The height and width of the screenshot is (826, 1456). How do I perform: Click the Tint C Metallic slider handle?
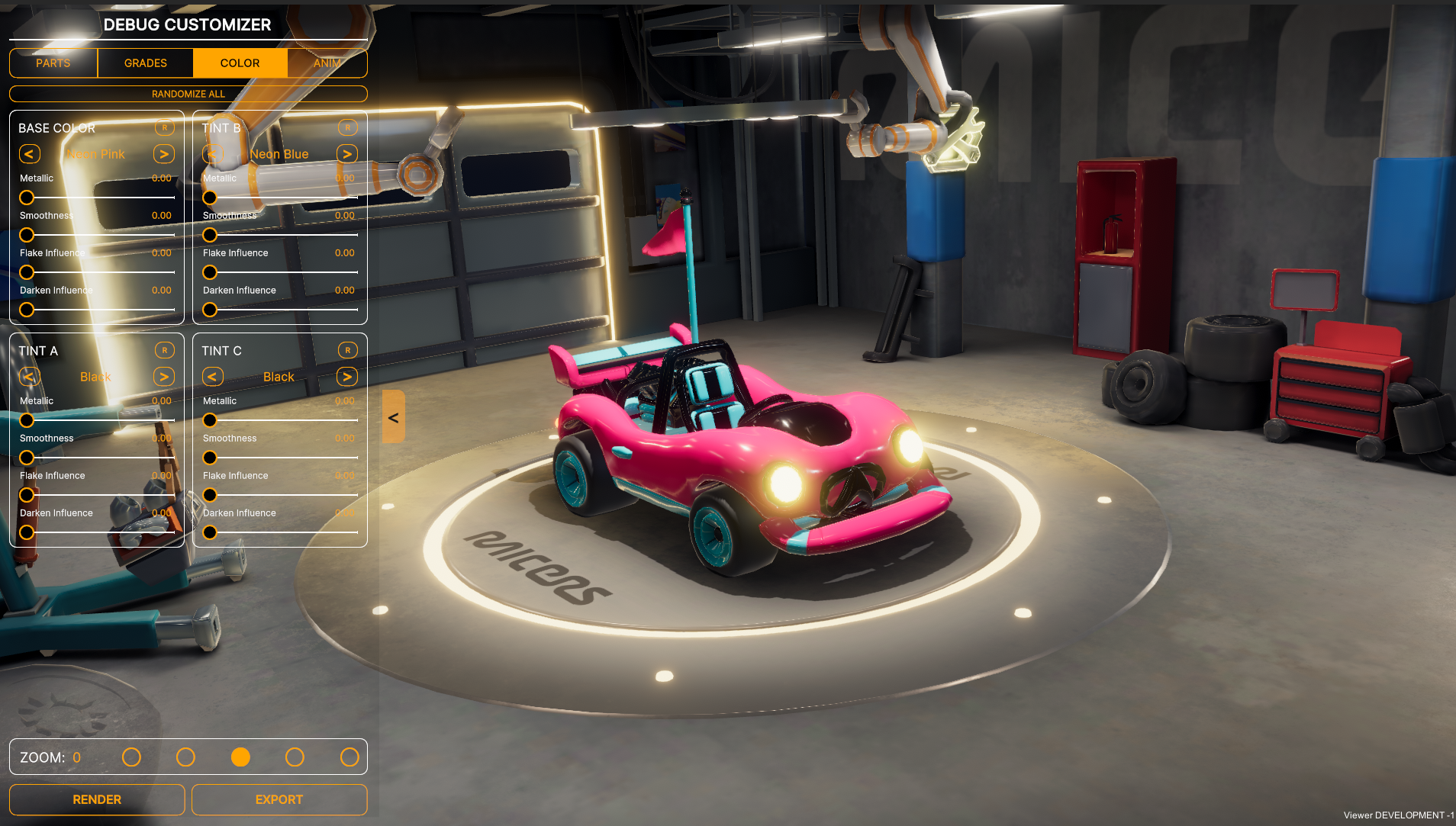(x=210, y=420)
